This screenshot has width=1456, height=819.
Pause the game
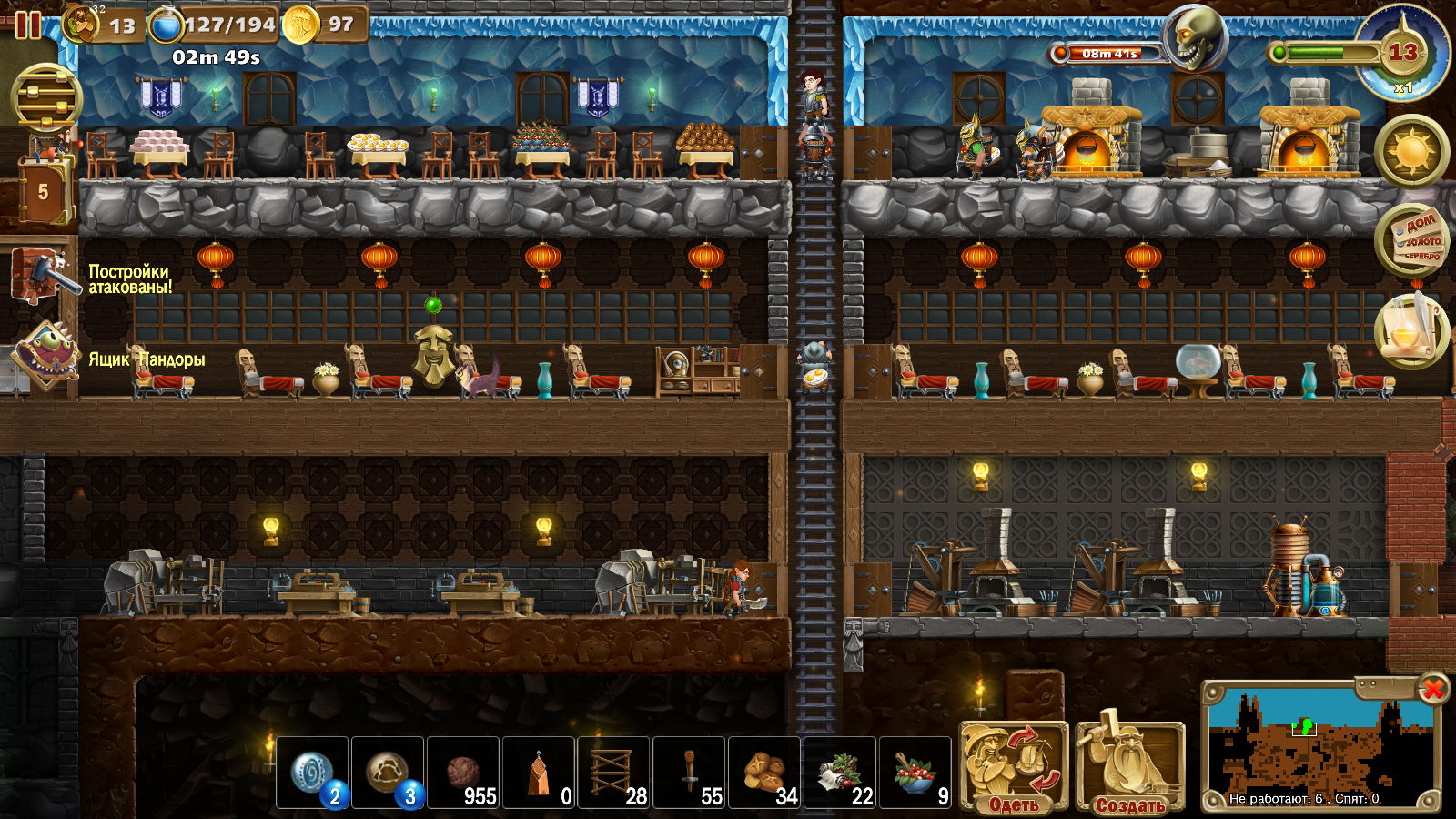pos(27,25)
